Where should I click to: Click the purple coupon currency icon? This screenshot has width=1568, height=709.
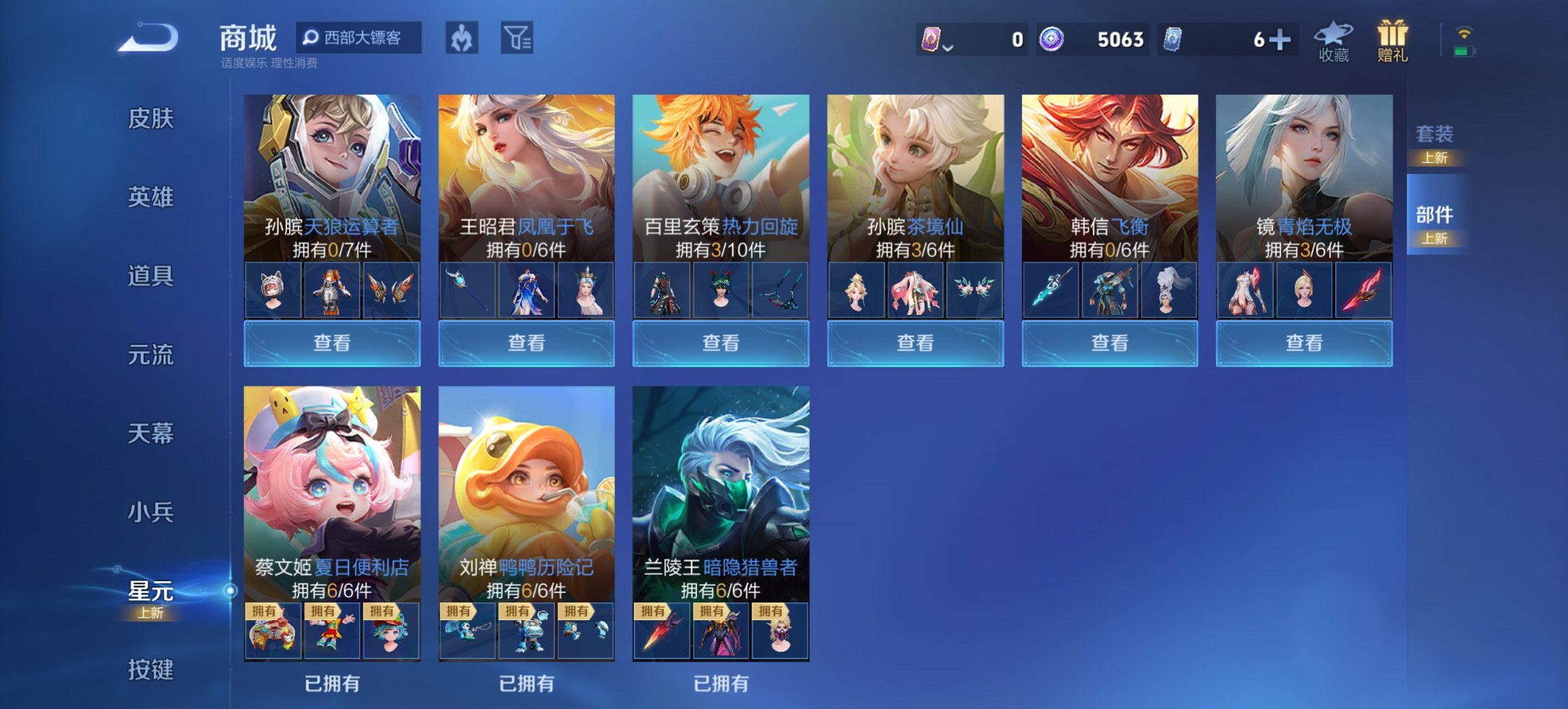point(933,40)
